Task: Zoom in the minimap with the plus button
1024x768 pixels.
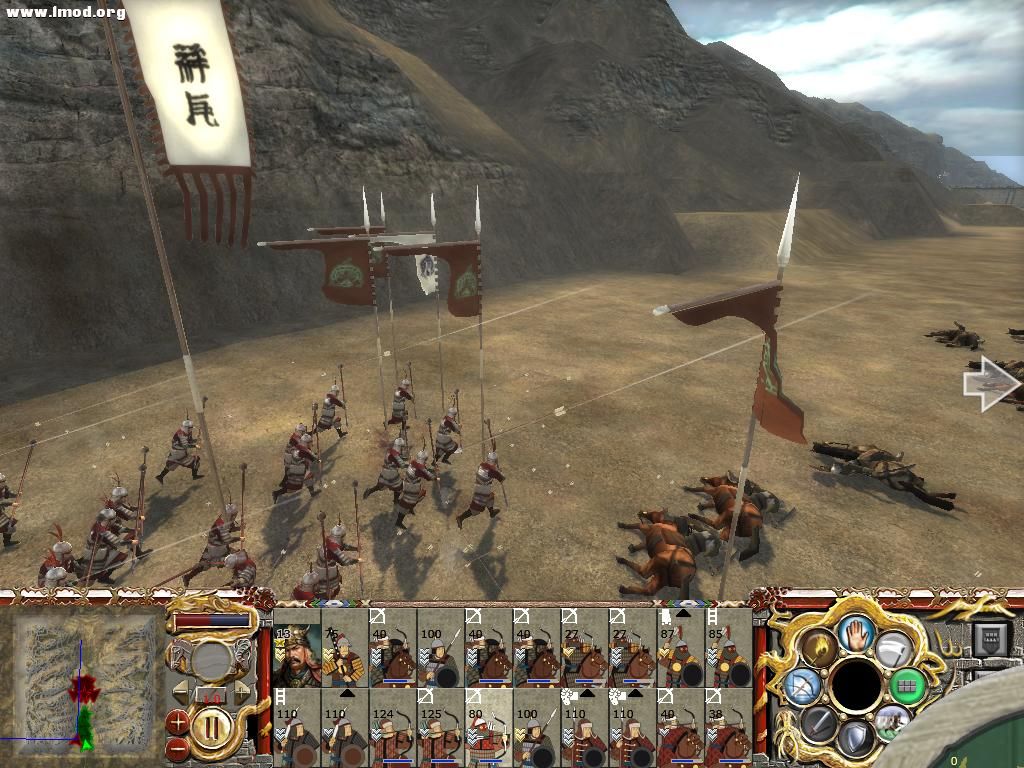Action: point(177,720)
